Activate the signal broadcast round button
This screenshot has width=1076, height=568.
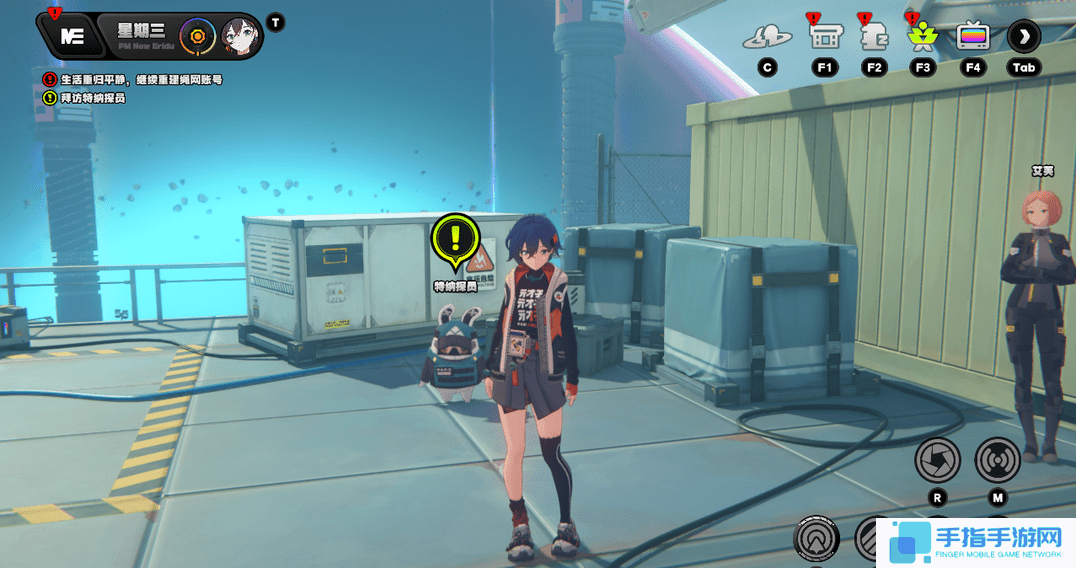coord(997,459)
